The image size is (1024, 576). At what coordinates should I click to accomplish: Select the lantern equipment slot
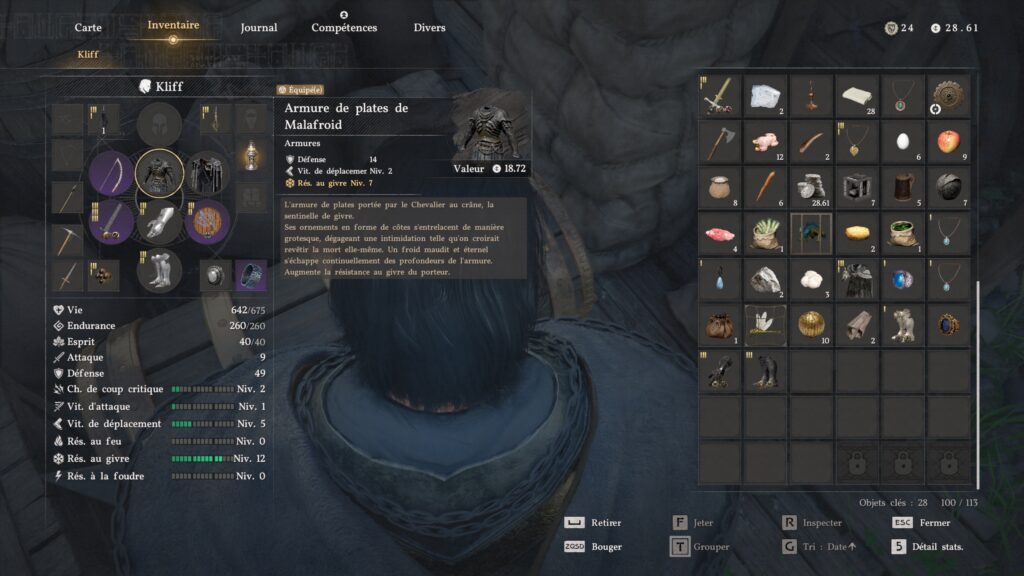tap(250, 156)
